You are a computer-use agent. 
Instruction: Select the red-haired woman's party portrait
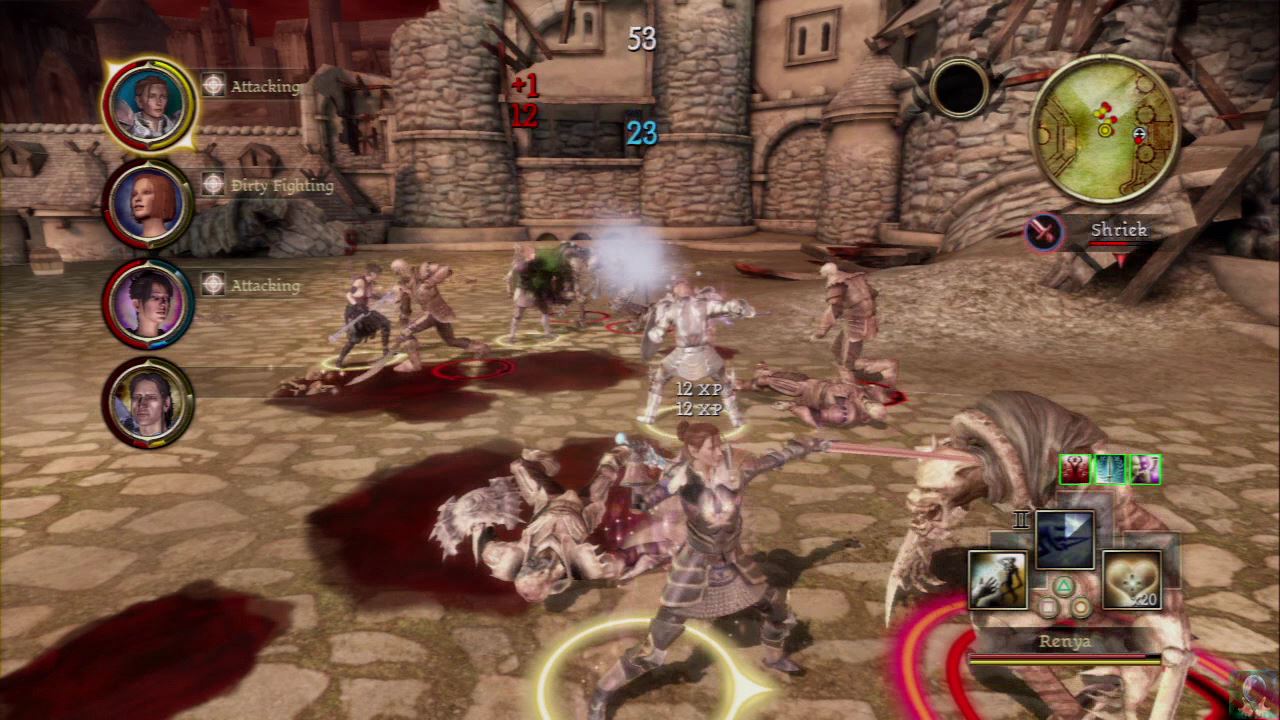(148, 204)
